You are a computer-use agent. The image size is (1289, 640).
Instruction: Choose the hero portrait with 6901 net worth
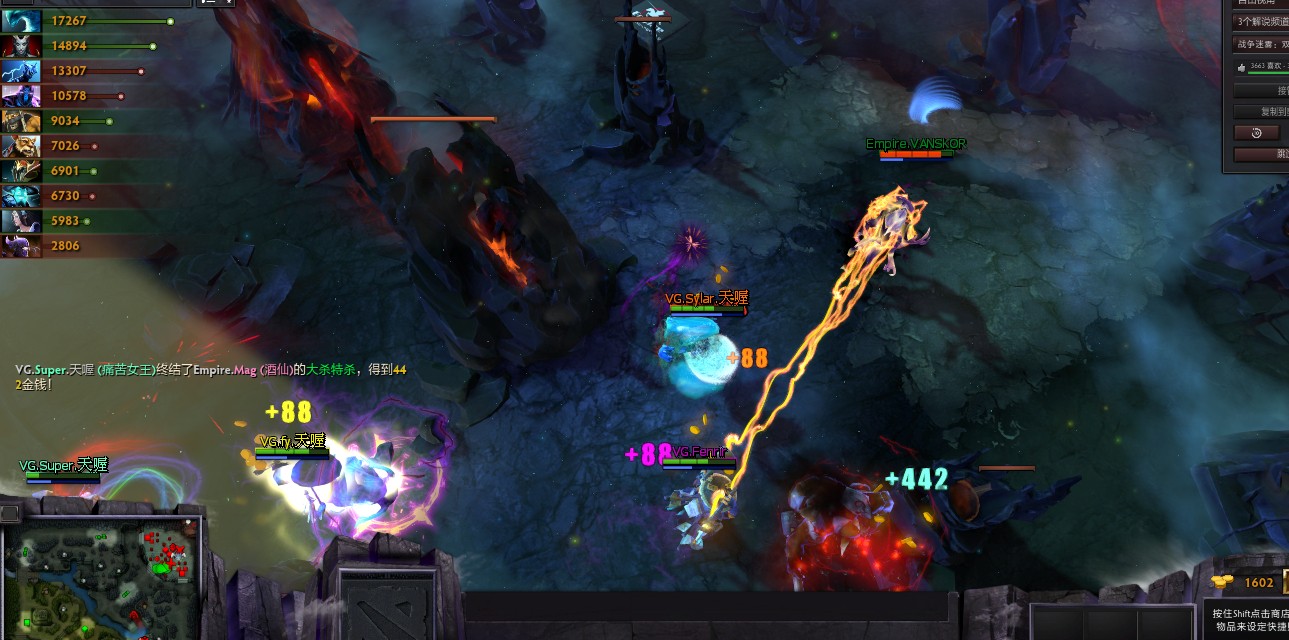21,171
